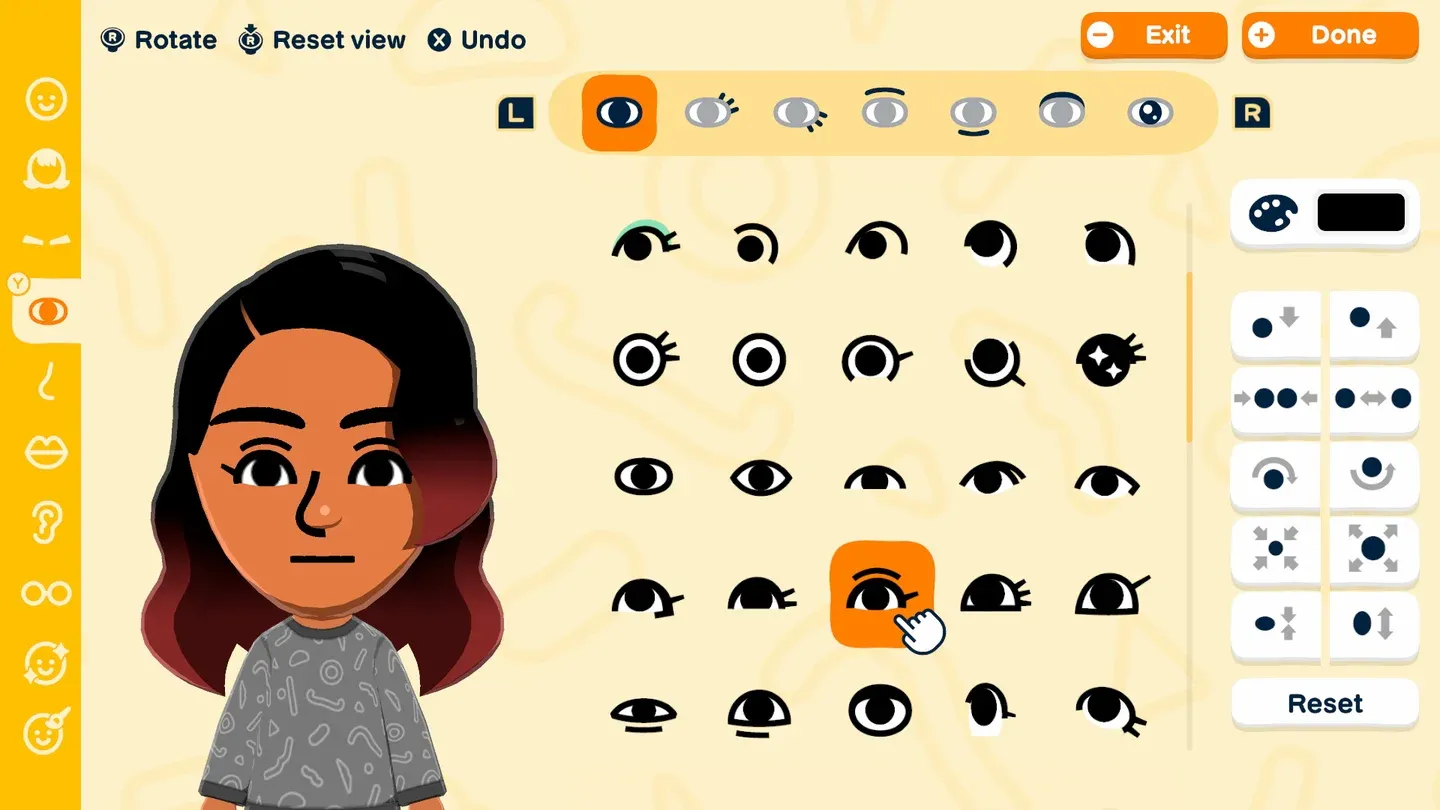Image resolution: width=1440 pixels, height=810 pixels.
Task: Open the black eye color swatch
Action: [x=1360, y=212]
